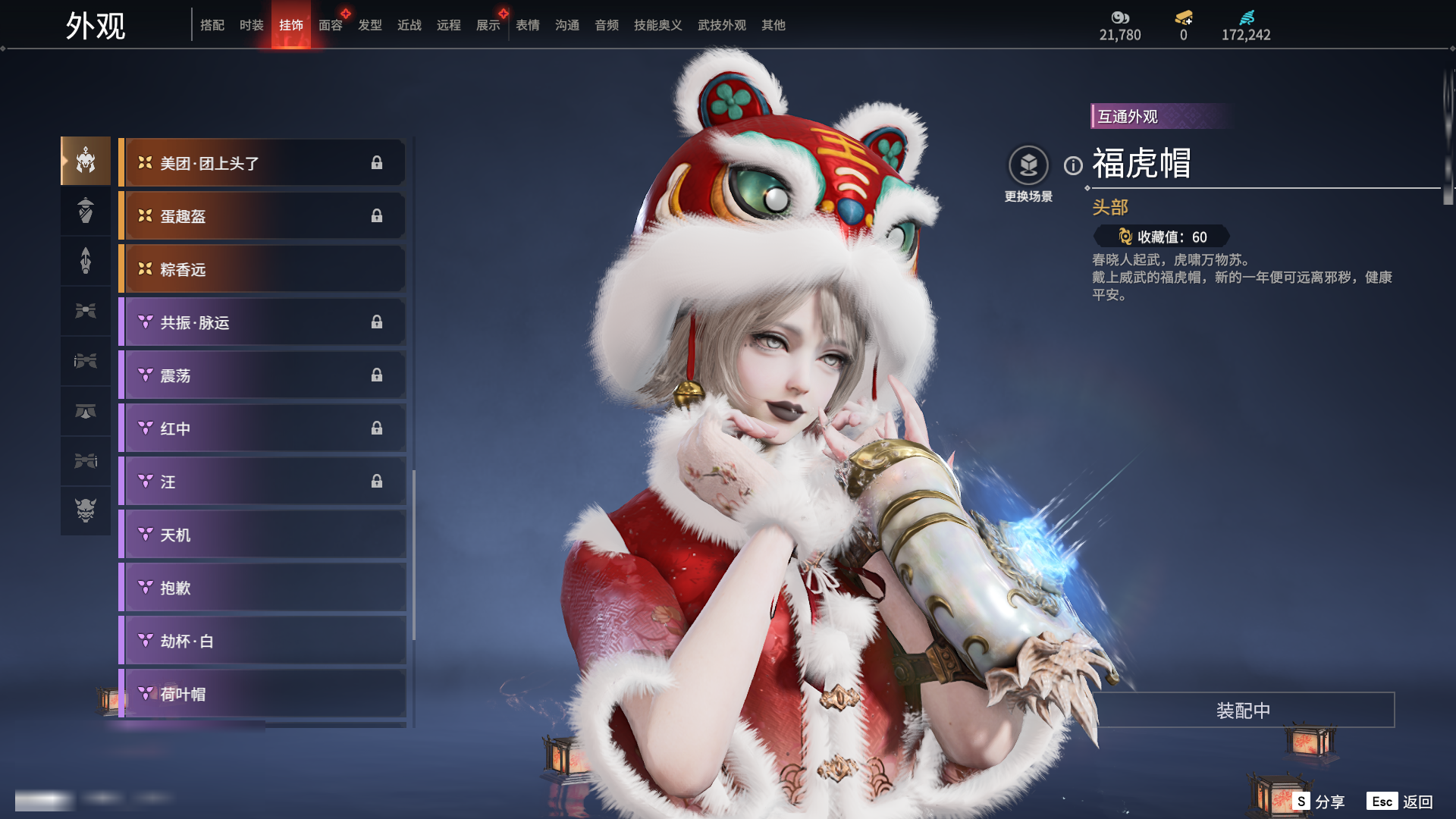Pick the 荷叶帽 accessory

[x=263, y=694]
